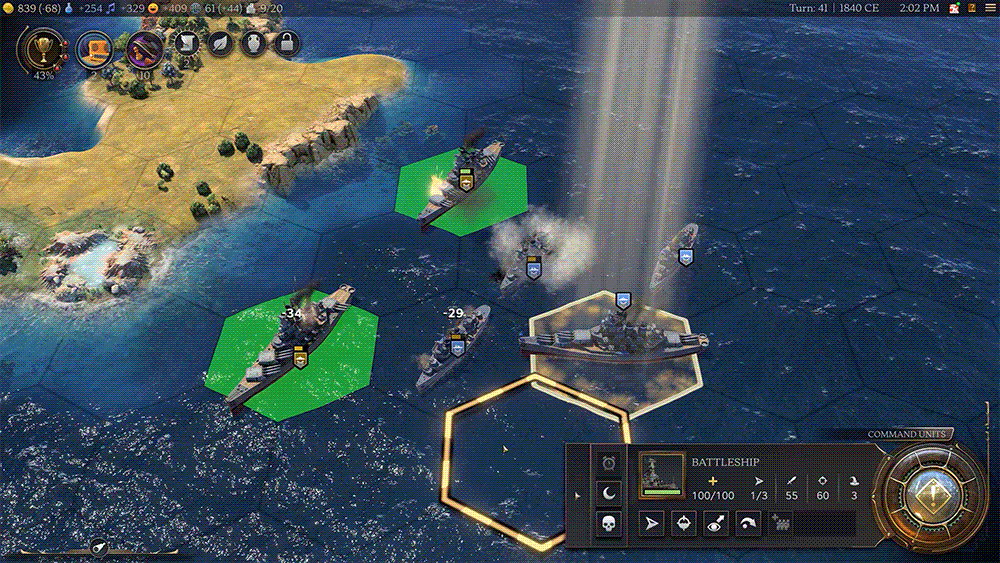This screenshot has height=563, width=1000.
Task: Put the unit to sleep with moon button
Action: click(609, 492)
